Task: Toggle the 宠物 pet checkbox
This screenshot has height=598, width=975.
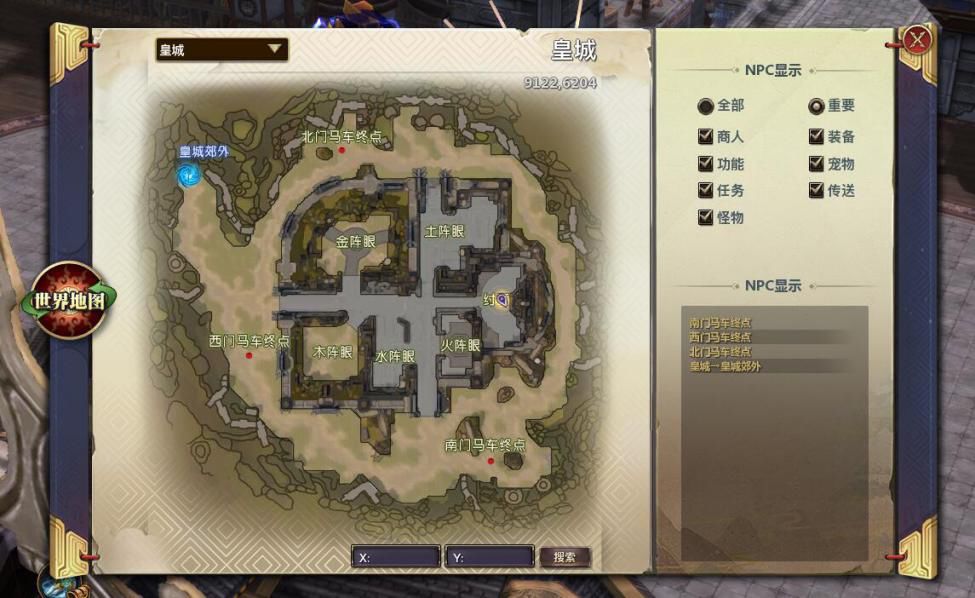Action: [x=816, y=164]
